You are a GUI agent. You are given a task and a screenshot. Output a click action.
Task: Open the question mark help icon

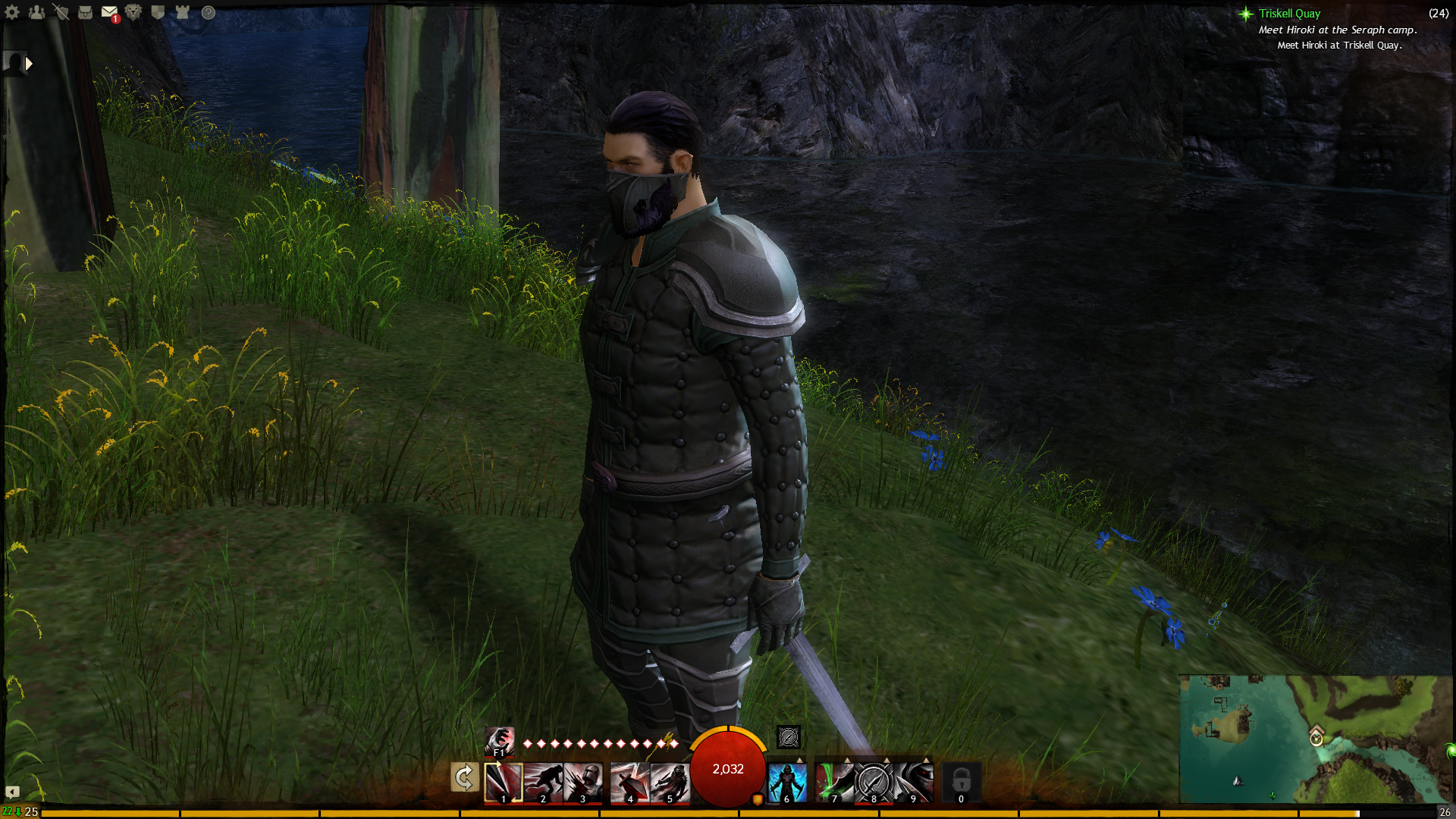(x=208, y=12)
